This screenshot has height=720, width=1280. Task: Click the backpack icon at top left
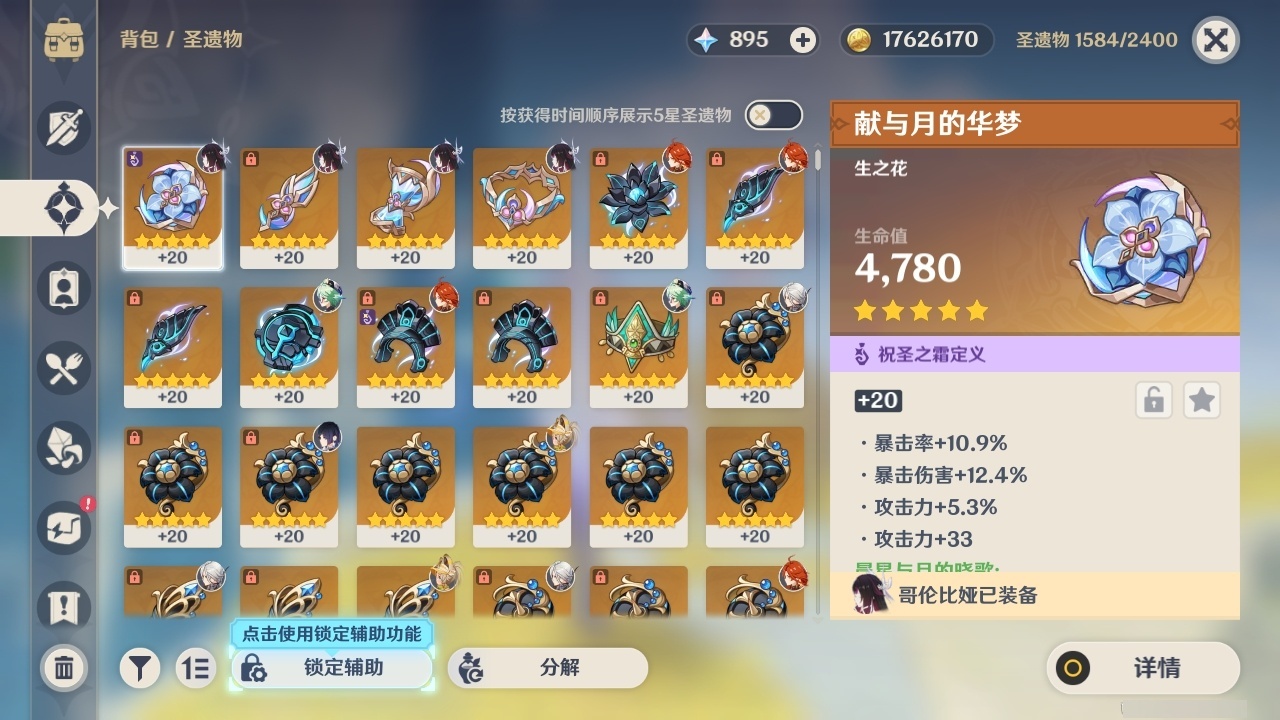tap(62, 40)
